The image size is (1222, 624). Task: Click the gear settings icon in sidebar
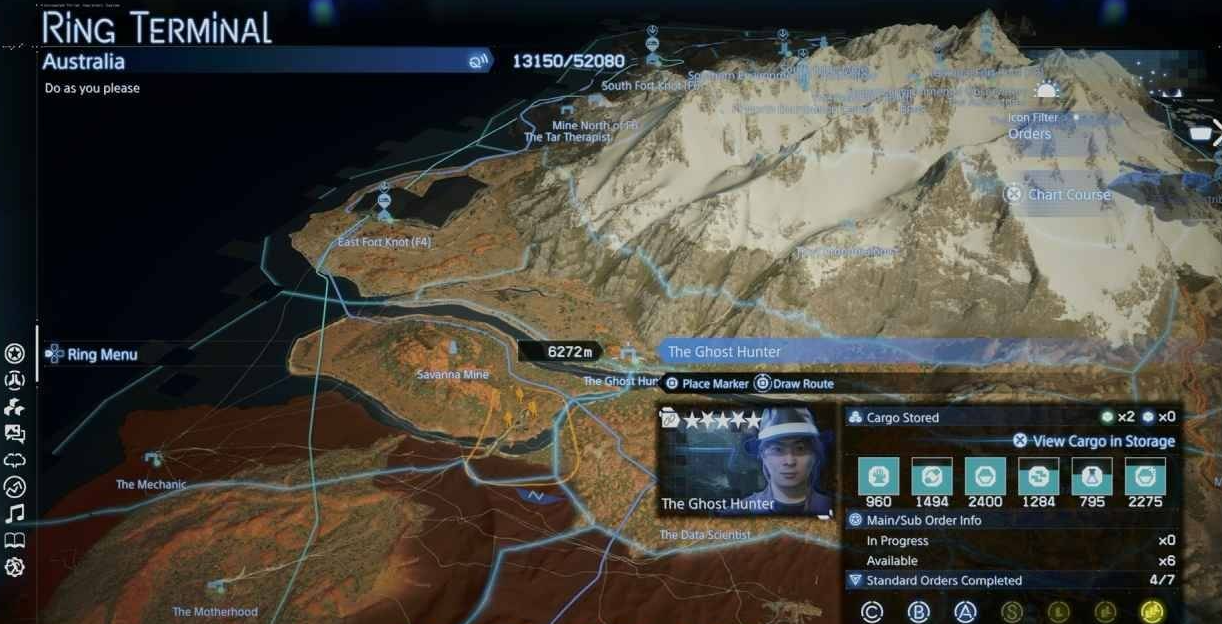click(x=15, y=567)
